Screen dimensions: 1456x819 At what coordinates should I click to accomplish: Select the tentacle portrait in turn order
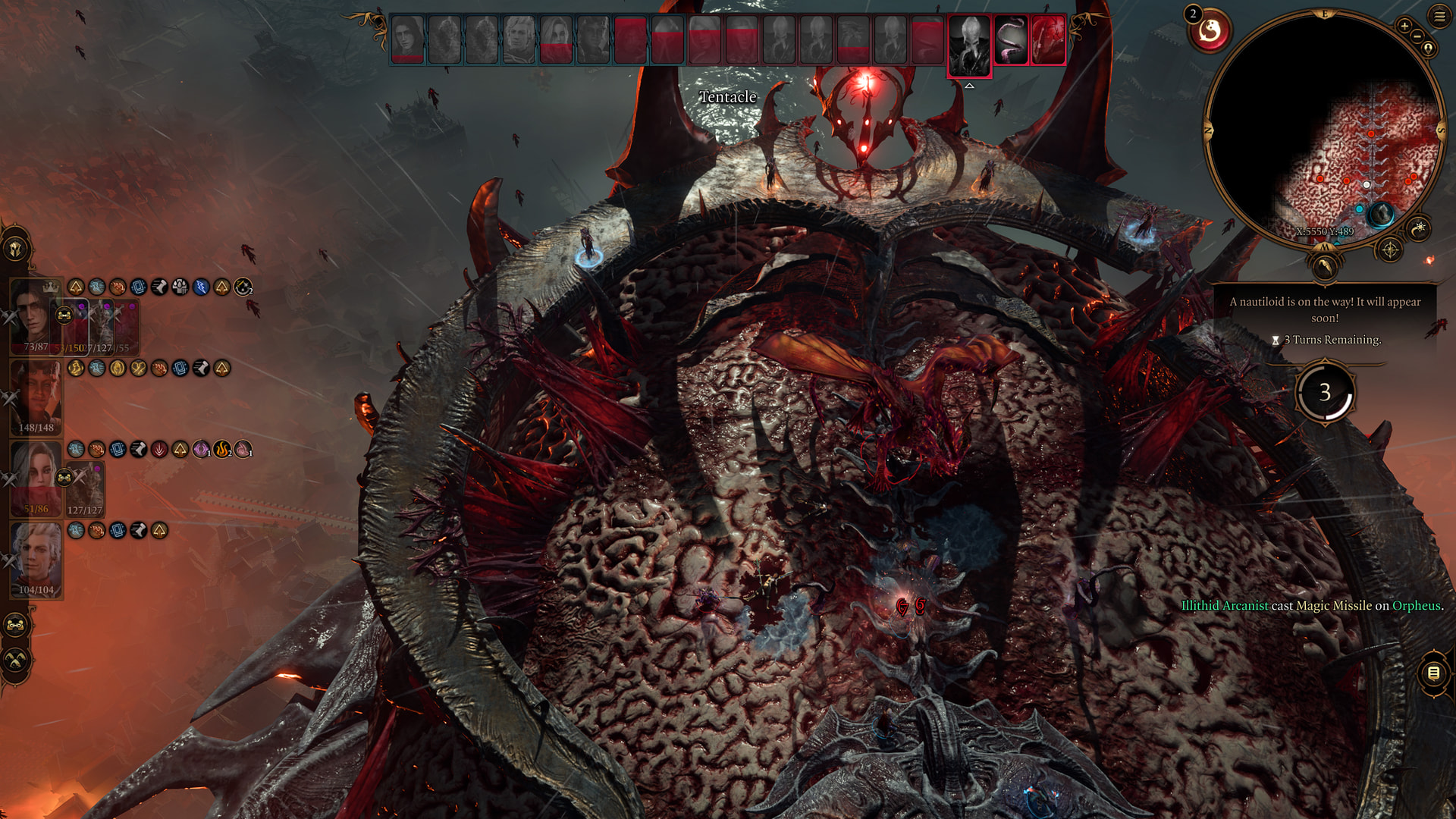(x=1010, y=41)
